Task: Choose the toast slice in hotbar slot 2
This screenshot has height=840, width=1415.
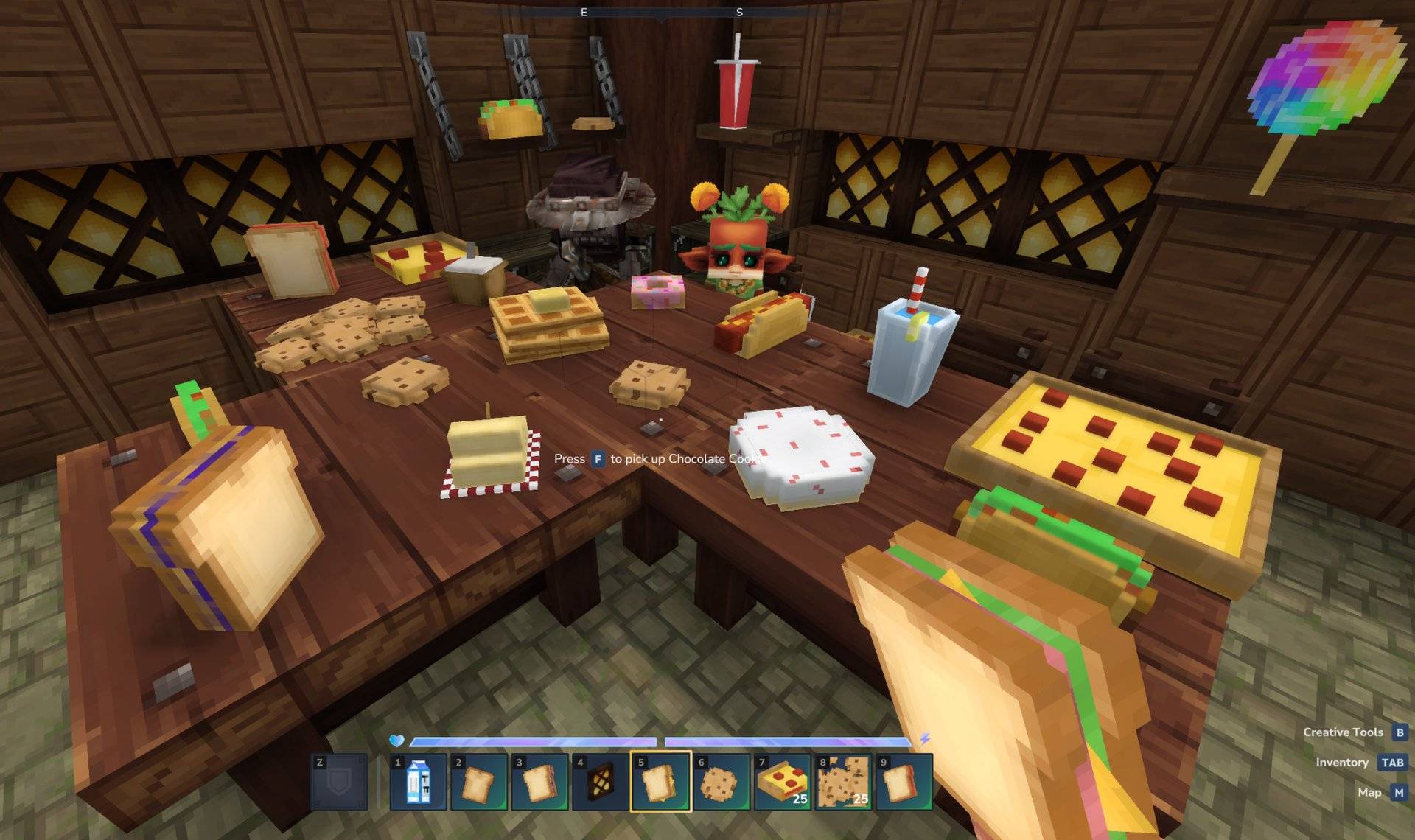Action: [x=479, y=782]
